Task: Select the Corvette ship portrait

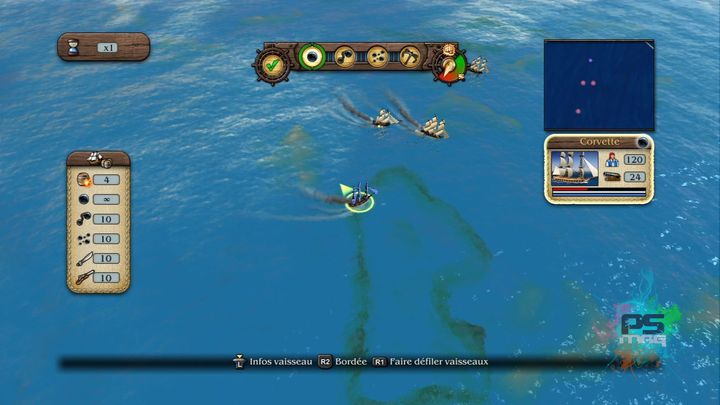Action: pos(576,168)
